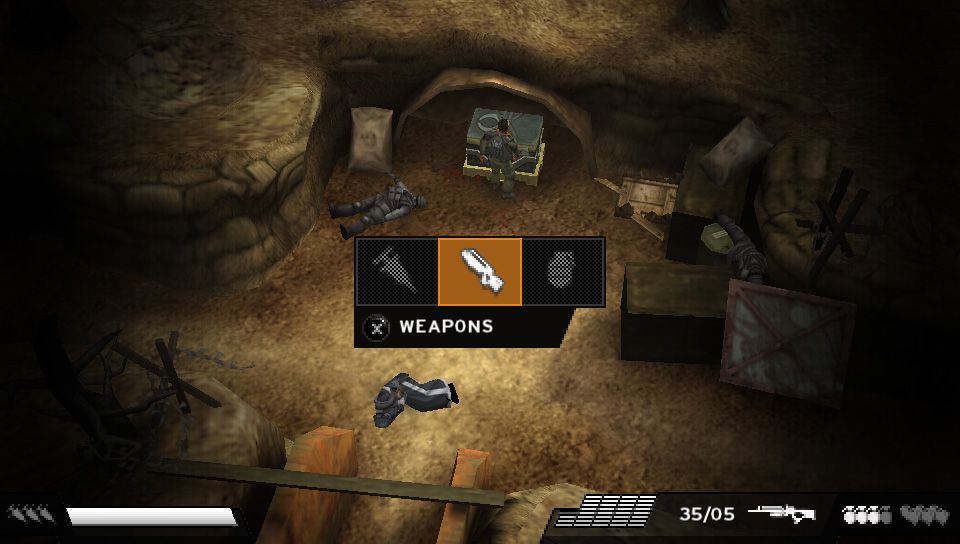Choose the syringe option in the crate menu

397,272
